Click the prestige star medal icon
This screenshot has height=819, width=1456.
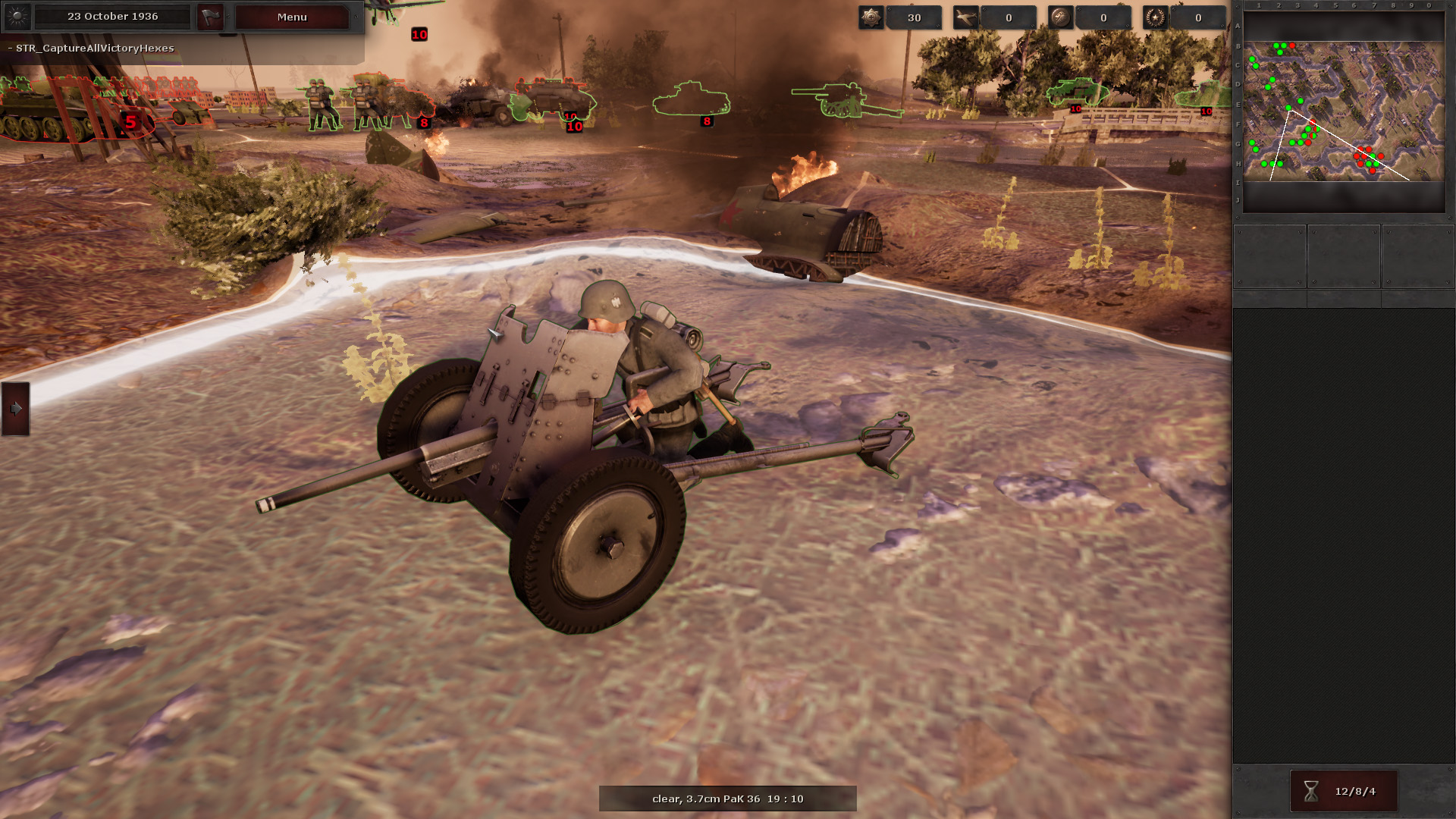pos(871,17)
